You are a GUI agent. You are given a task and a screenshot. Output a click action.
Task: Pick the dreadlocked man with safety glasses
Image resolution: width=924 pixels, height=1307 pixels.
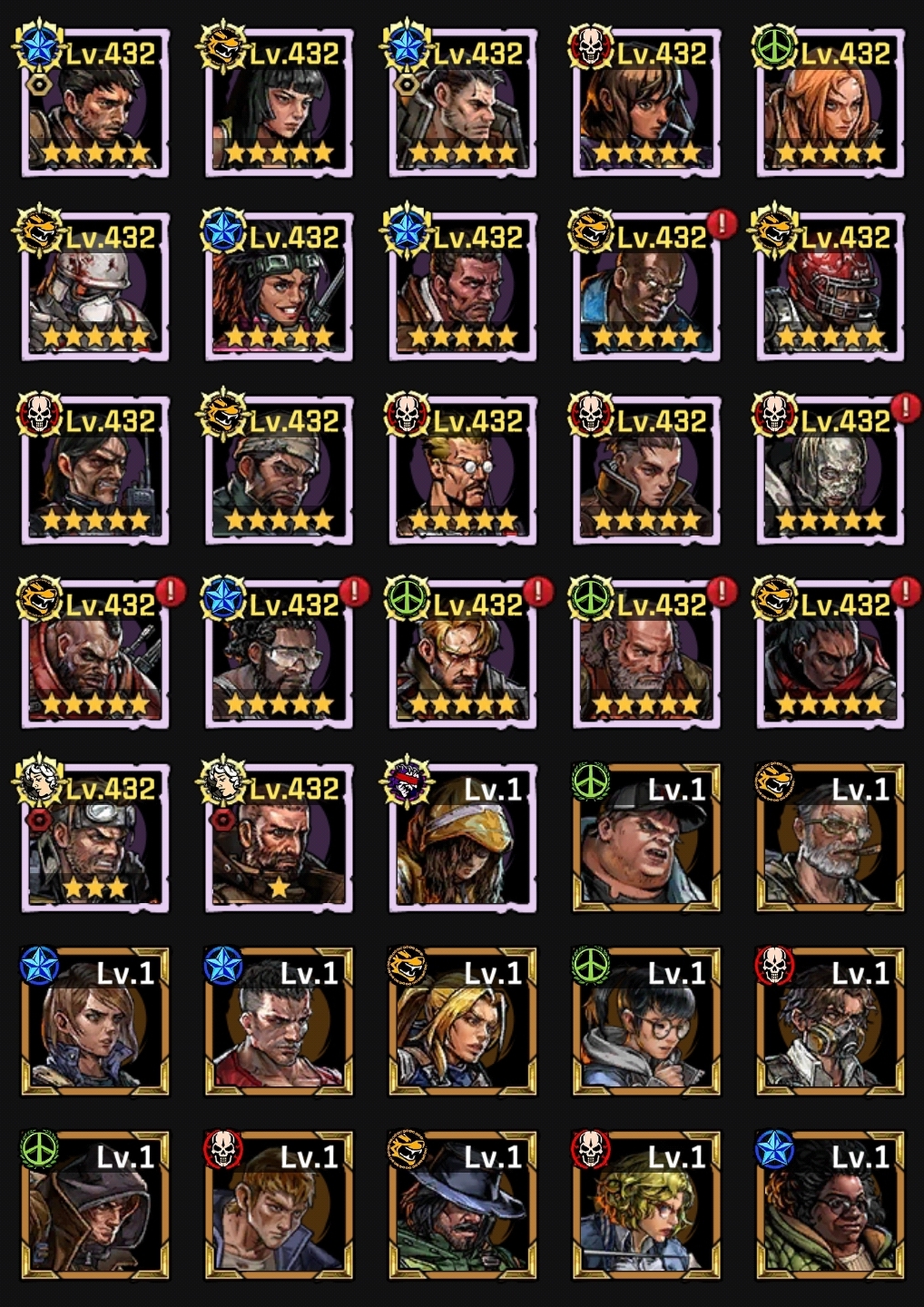[x=279, y=655]
